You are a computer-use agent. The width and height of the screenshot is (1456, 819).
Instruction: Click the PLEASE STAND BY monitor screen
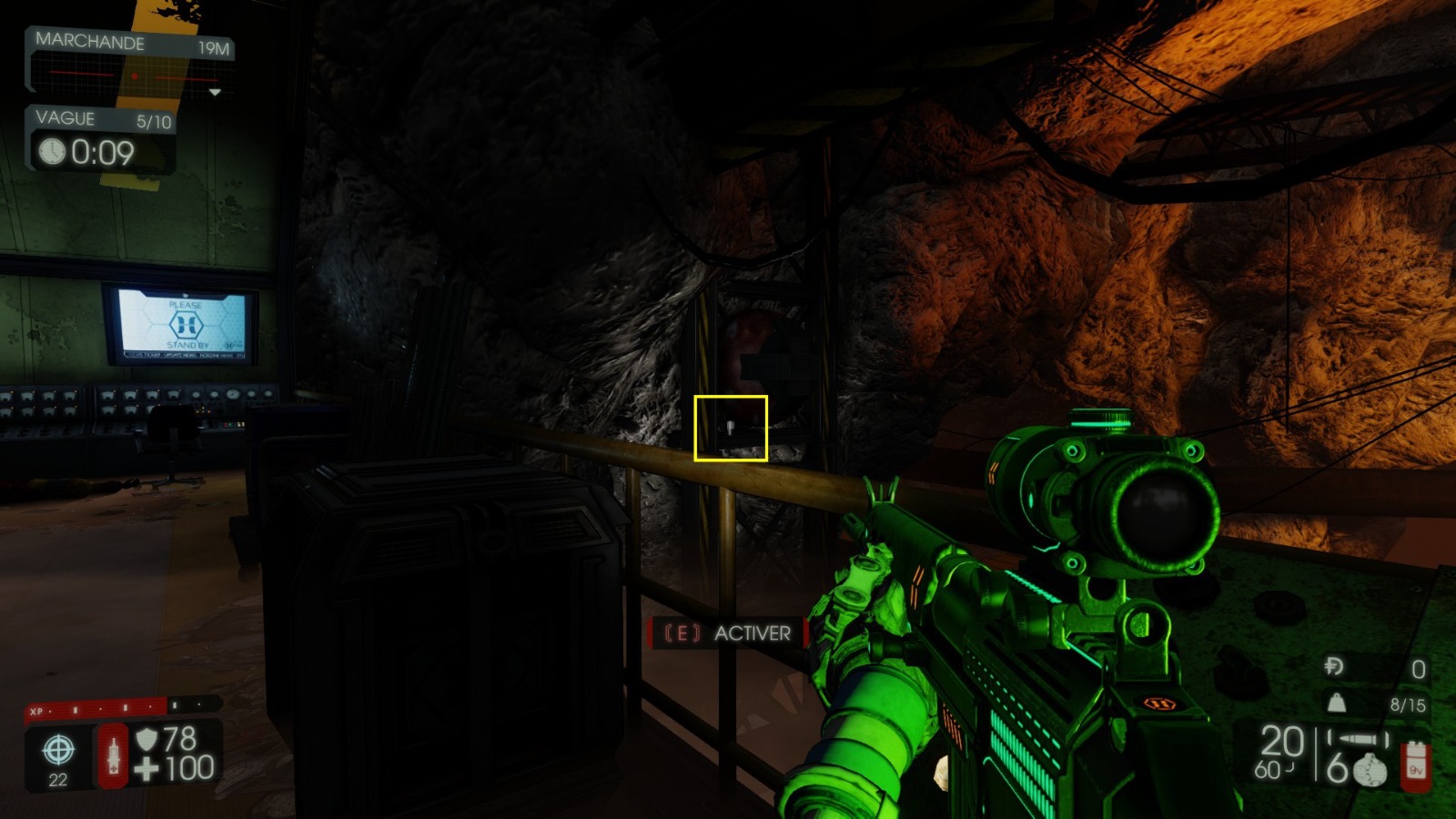(182, 323)
